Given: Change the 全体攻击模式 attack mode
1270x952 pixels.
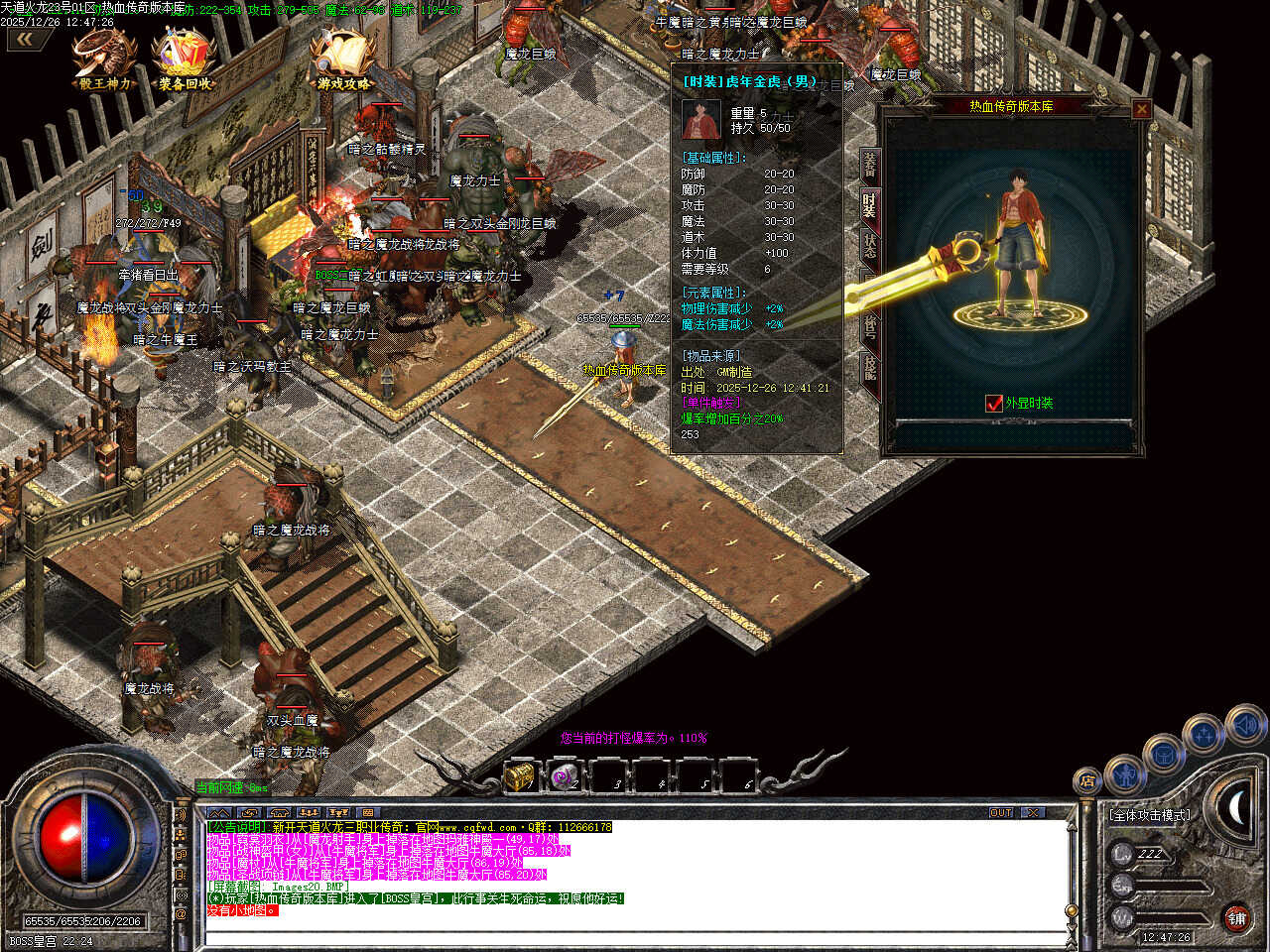Looking at the screenshot, I should (x=1151, y=815).
